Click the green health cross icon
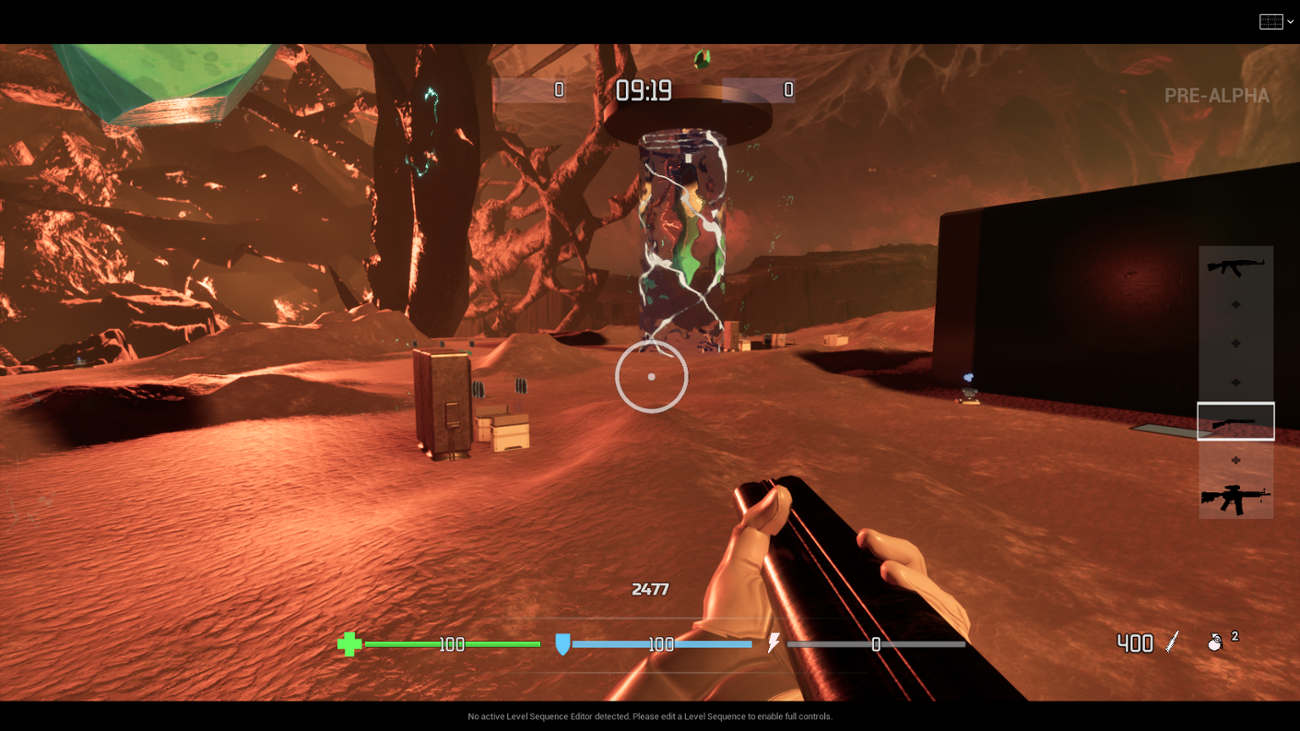 pyautogui.click(x=349, y=645)
